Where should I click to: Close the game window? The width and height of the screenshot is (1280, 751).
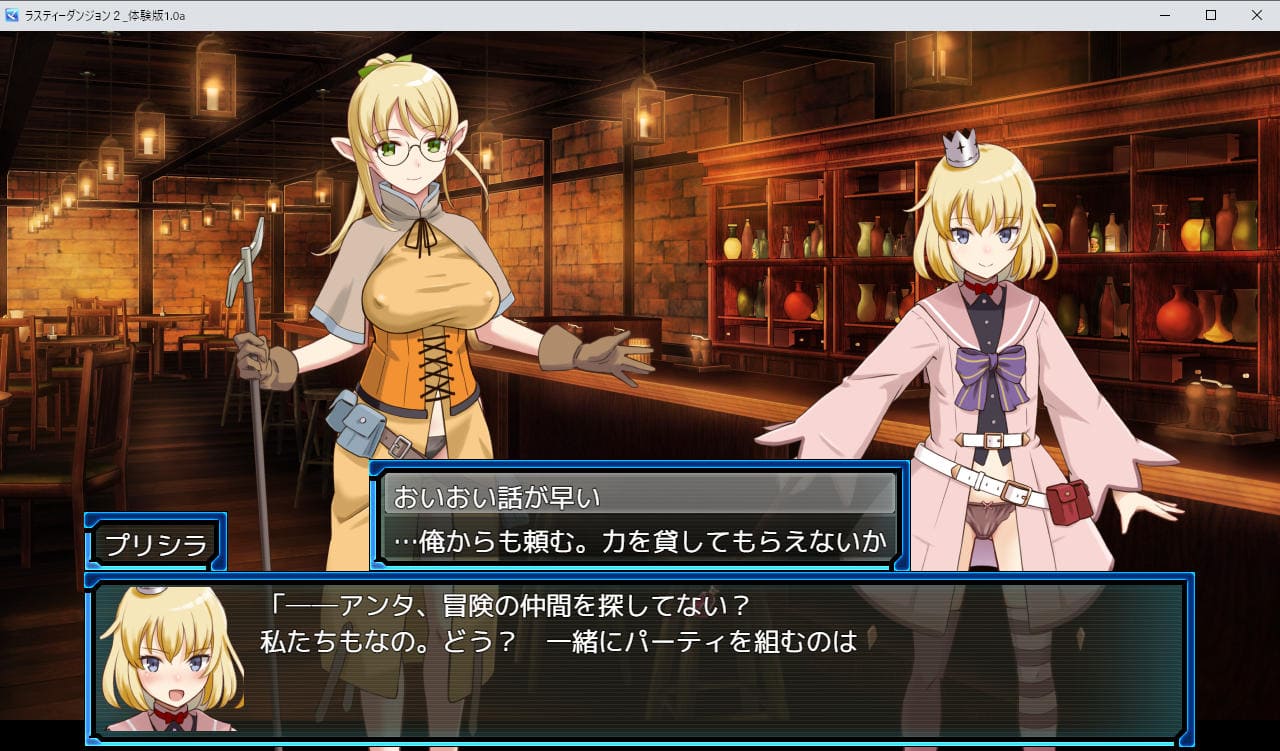click(x=1256, y=15)
